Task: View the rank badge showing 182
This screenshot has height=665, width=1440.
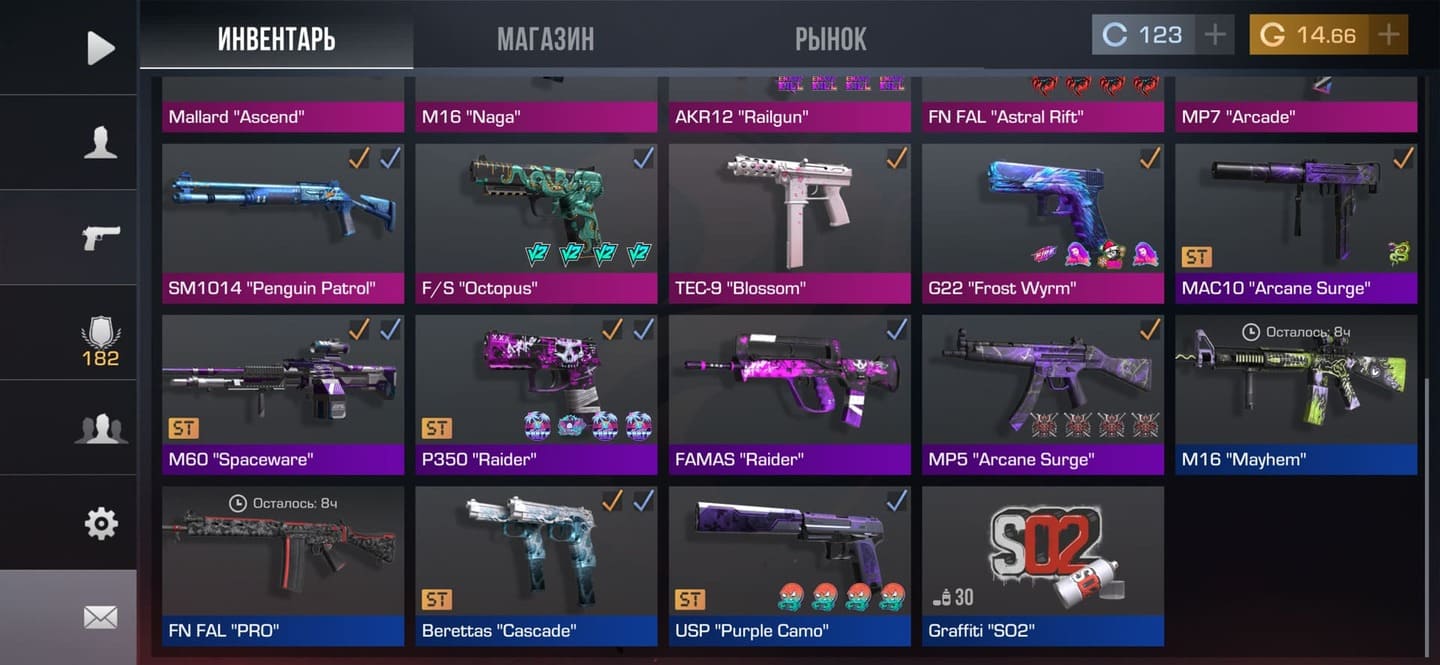Action: coord(100,342)
